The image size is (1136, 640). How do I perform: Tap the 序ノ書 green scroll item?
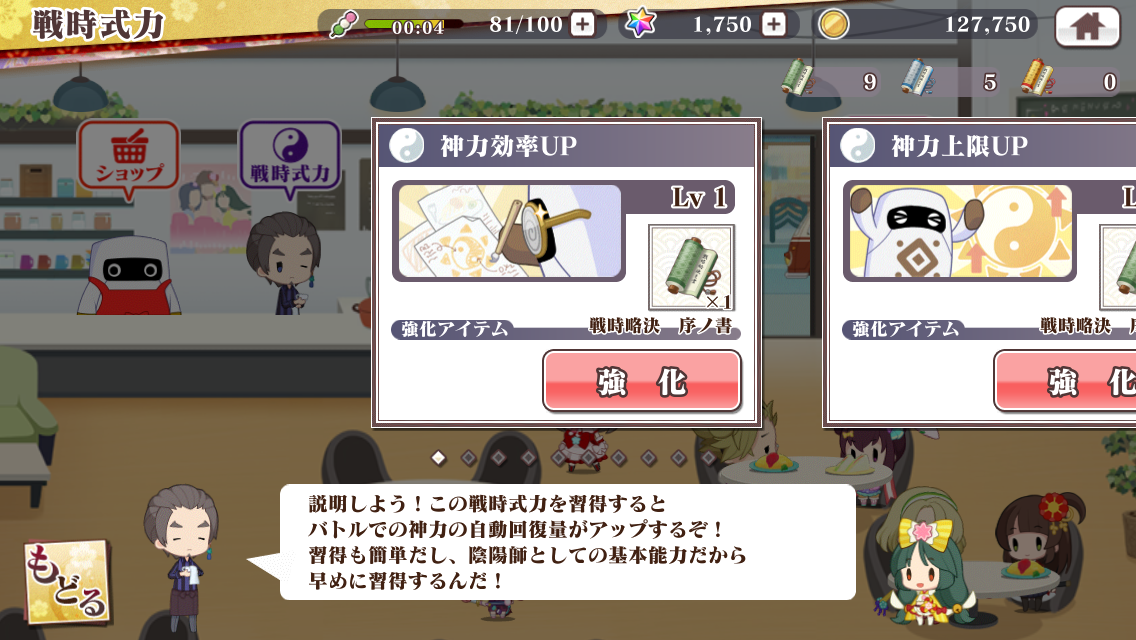click(691, 267)
